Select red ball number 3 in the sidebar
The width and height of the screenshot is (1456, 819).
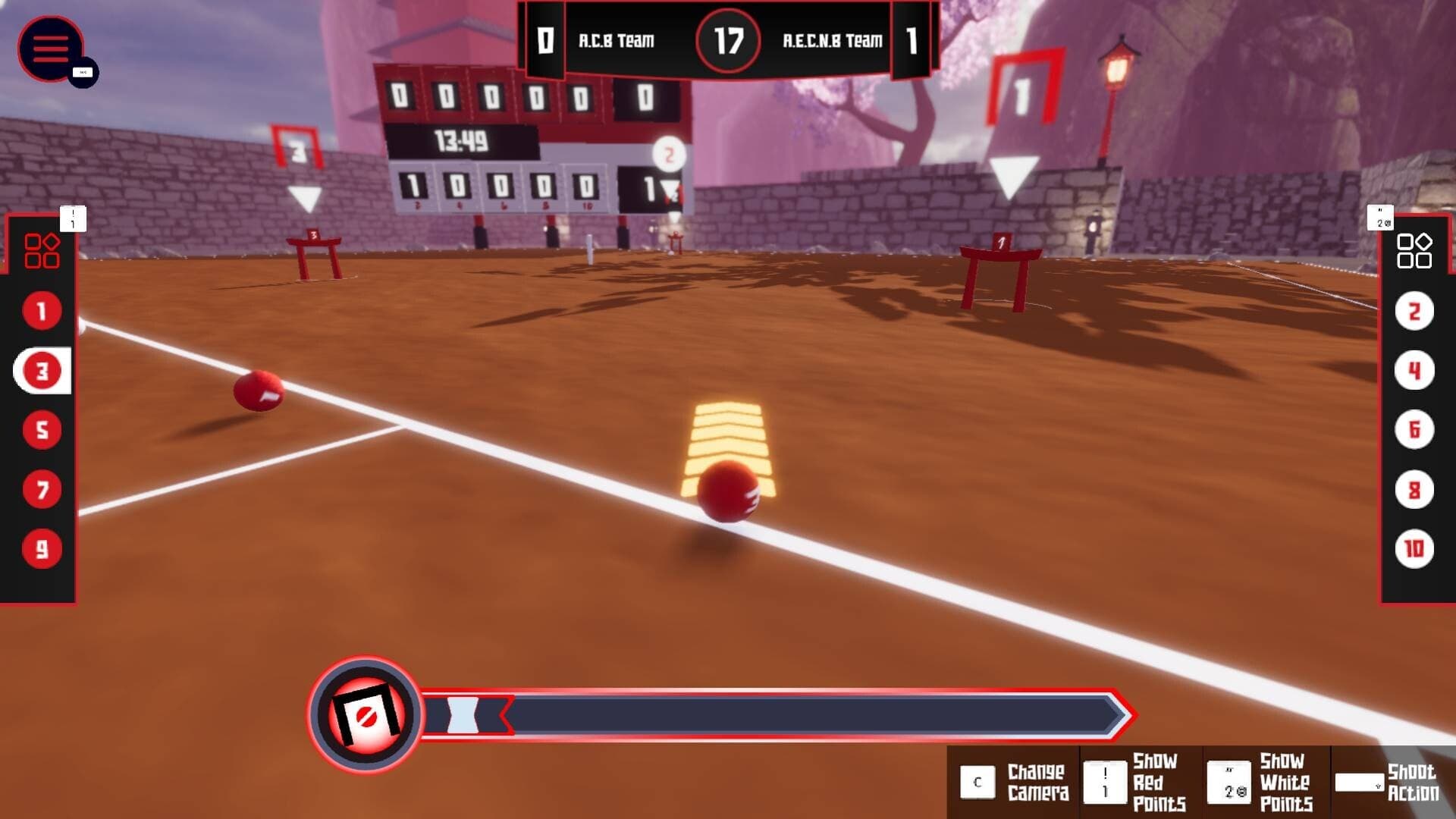pyautogui.click(x=42, y=371)
